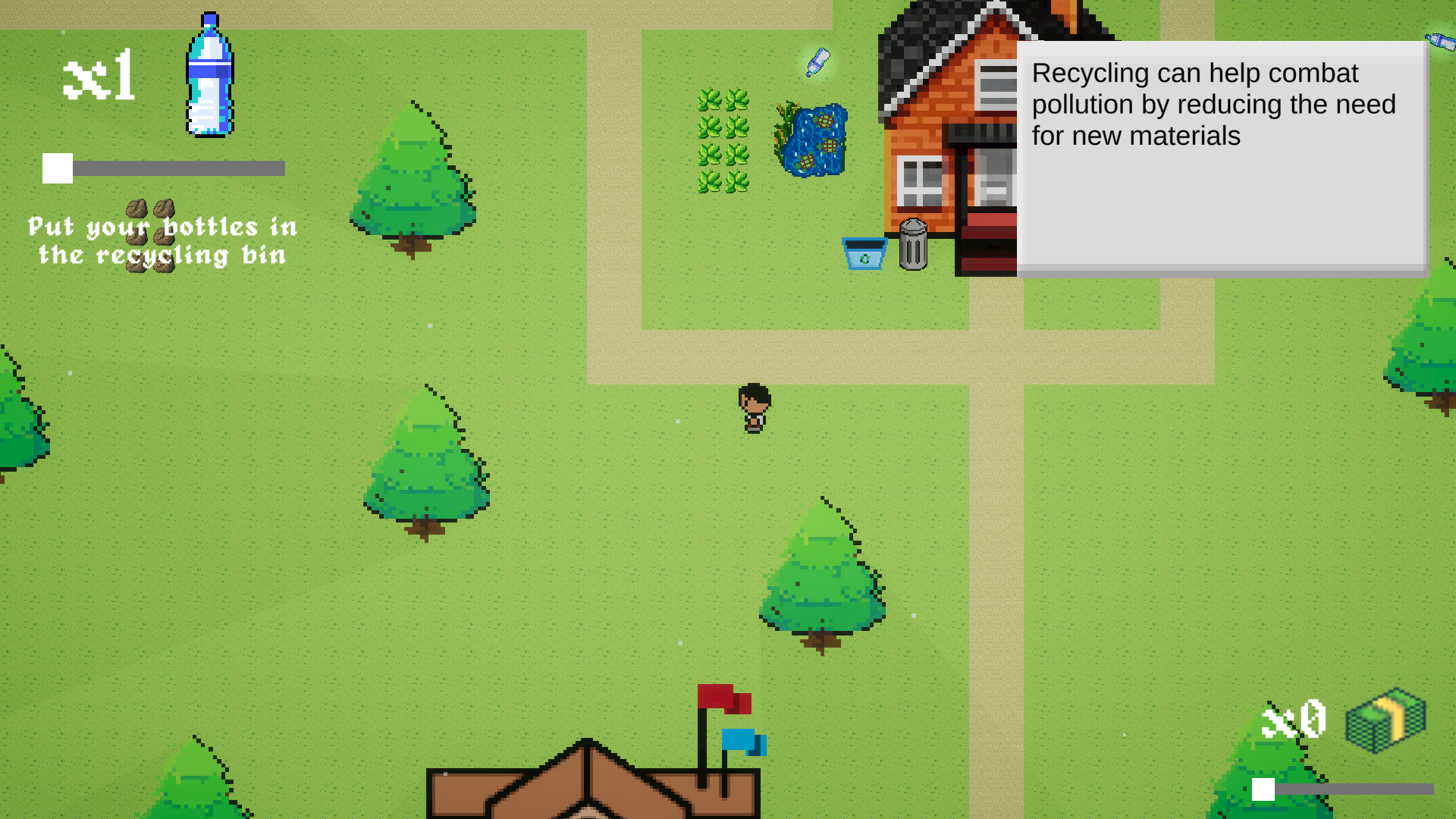Viewport: 1456px width, 819px height.
Task: Click the recycling tip message panel
Action: tap(1221, 158)
